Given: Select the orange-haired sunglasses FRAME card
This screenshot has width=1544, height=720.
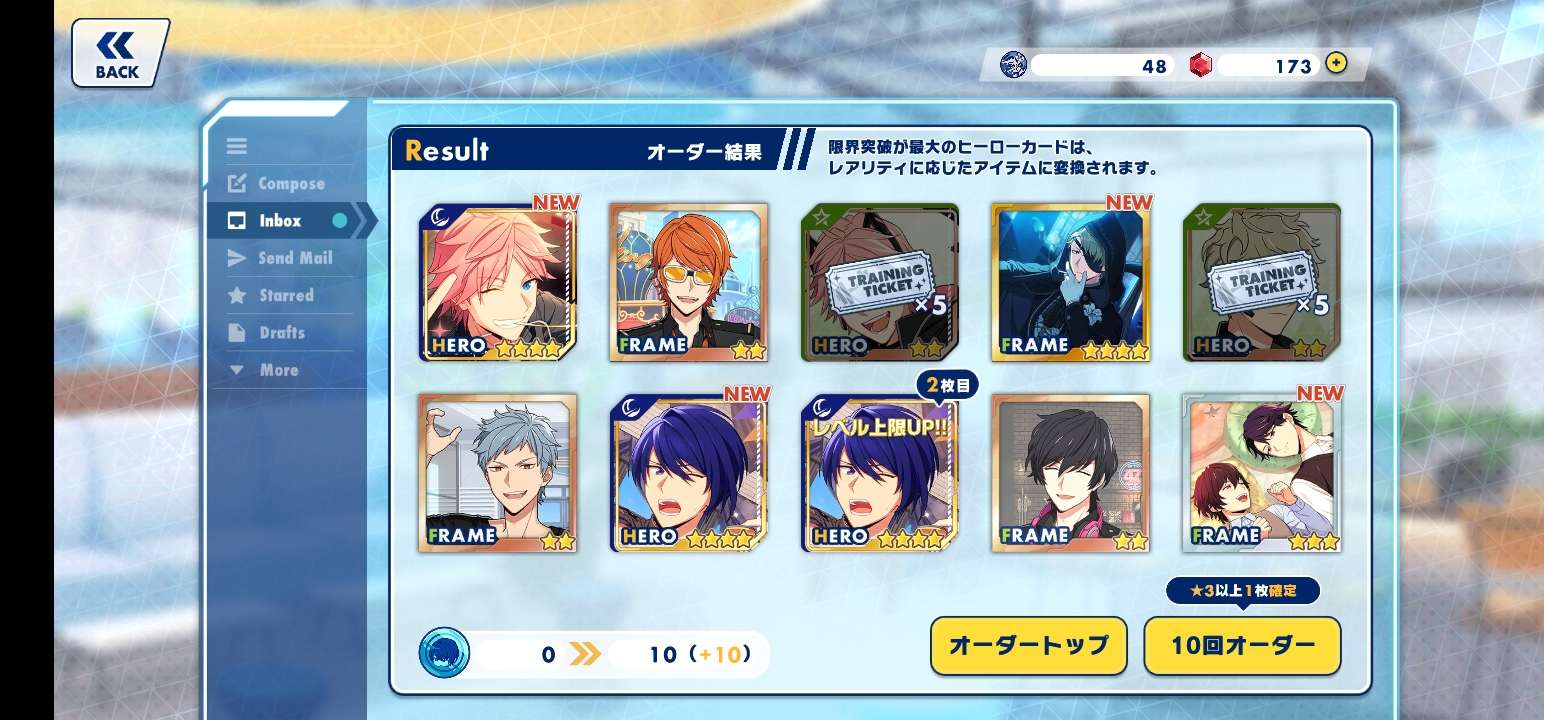Looking at the screenshot, I should pos(689,282).
